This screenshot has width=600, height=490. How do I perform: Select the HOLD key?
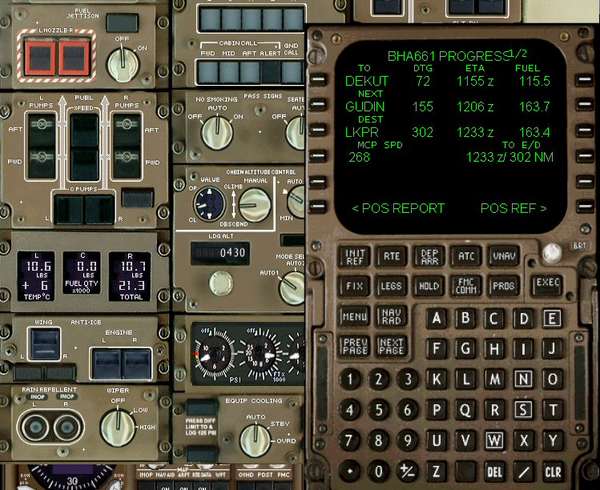point(429,285)
